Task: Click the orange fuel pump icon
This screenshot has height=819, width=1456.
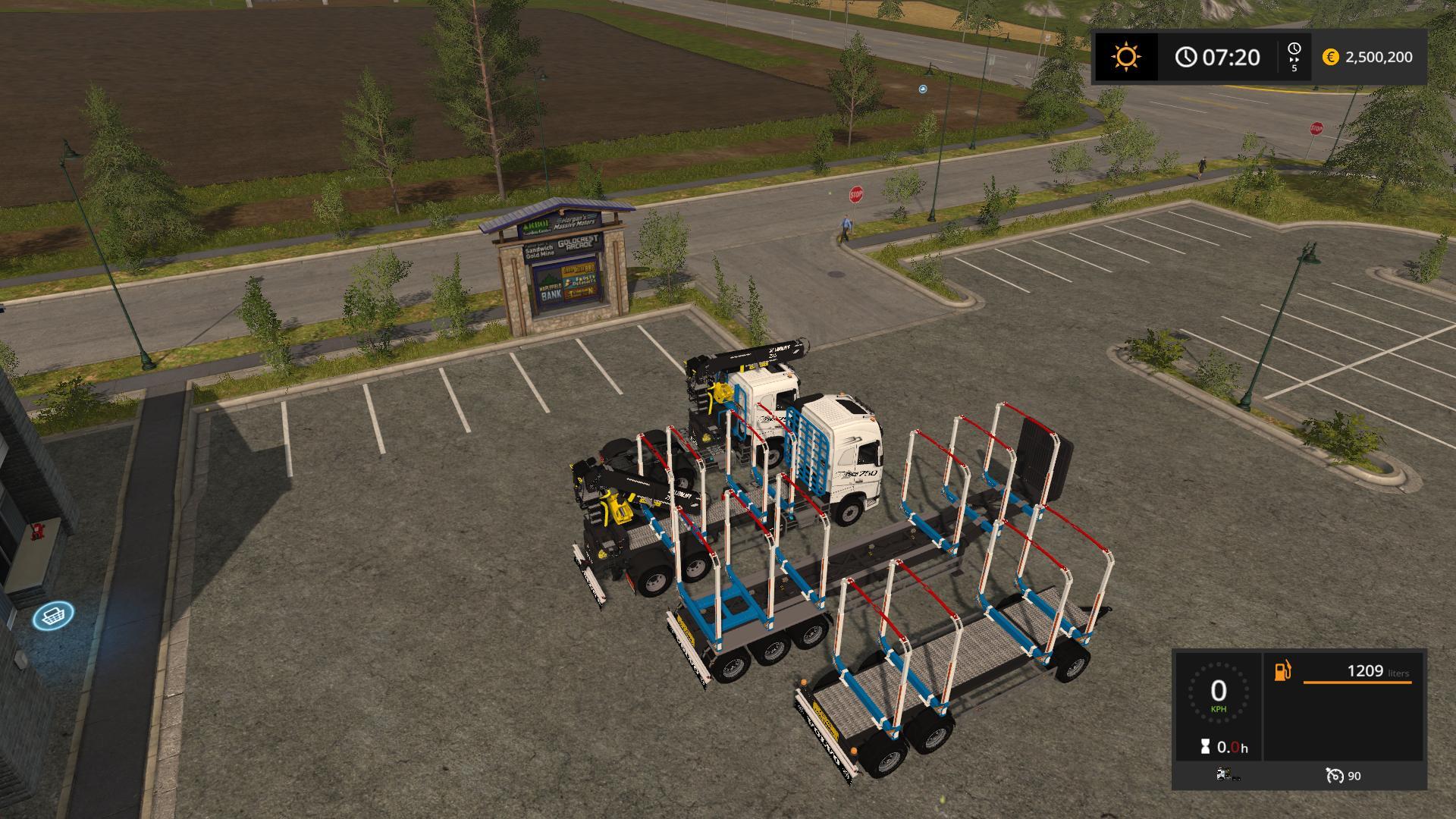Action: tap(1282, 671)
